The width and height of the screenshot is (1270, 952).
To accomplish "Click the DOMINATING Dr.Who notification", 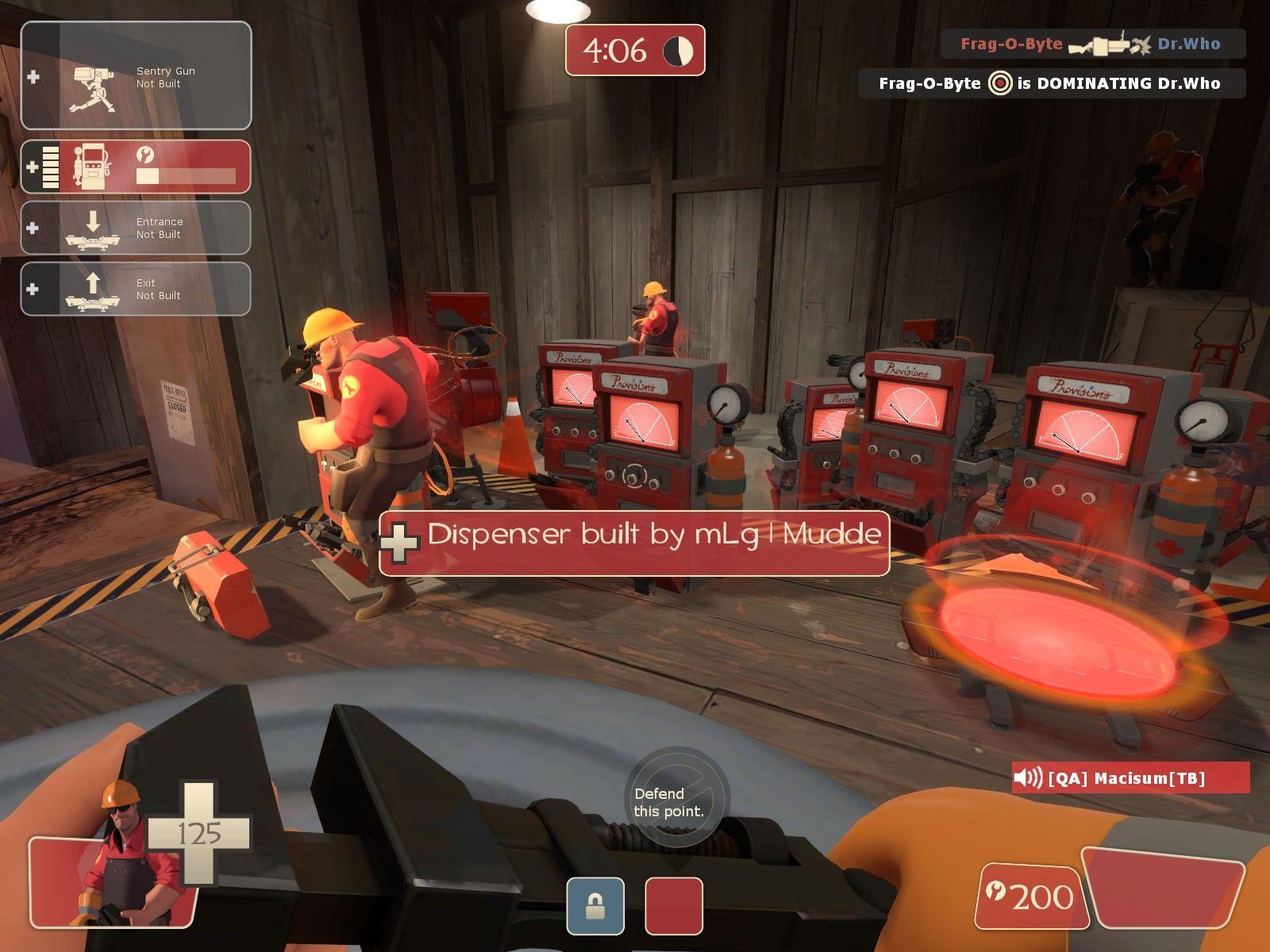I will point(1051,83).
